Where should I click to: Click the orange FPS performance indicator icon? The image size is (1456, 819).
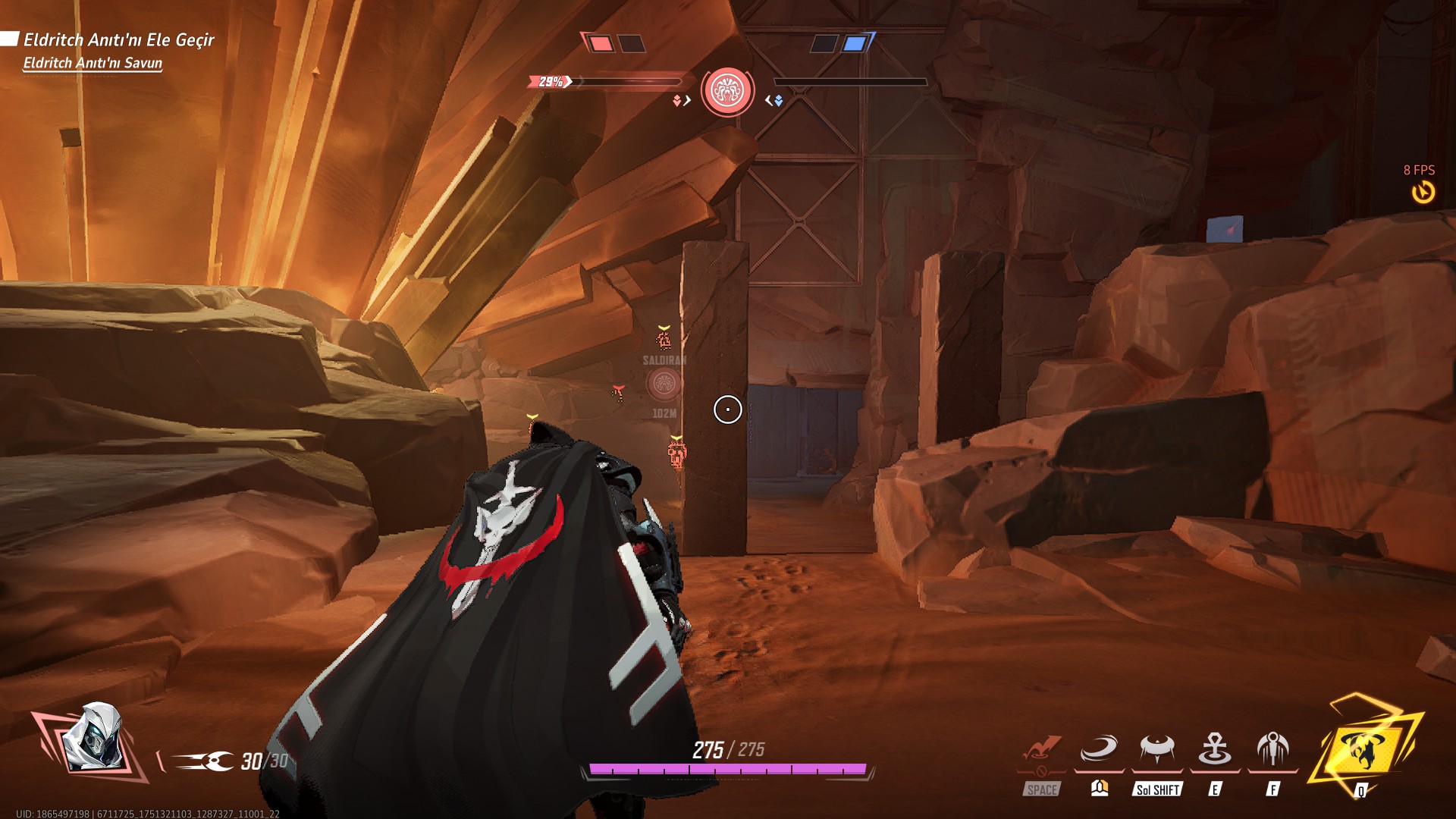pyautogui.click(x=1423, y=191)
